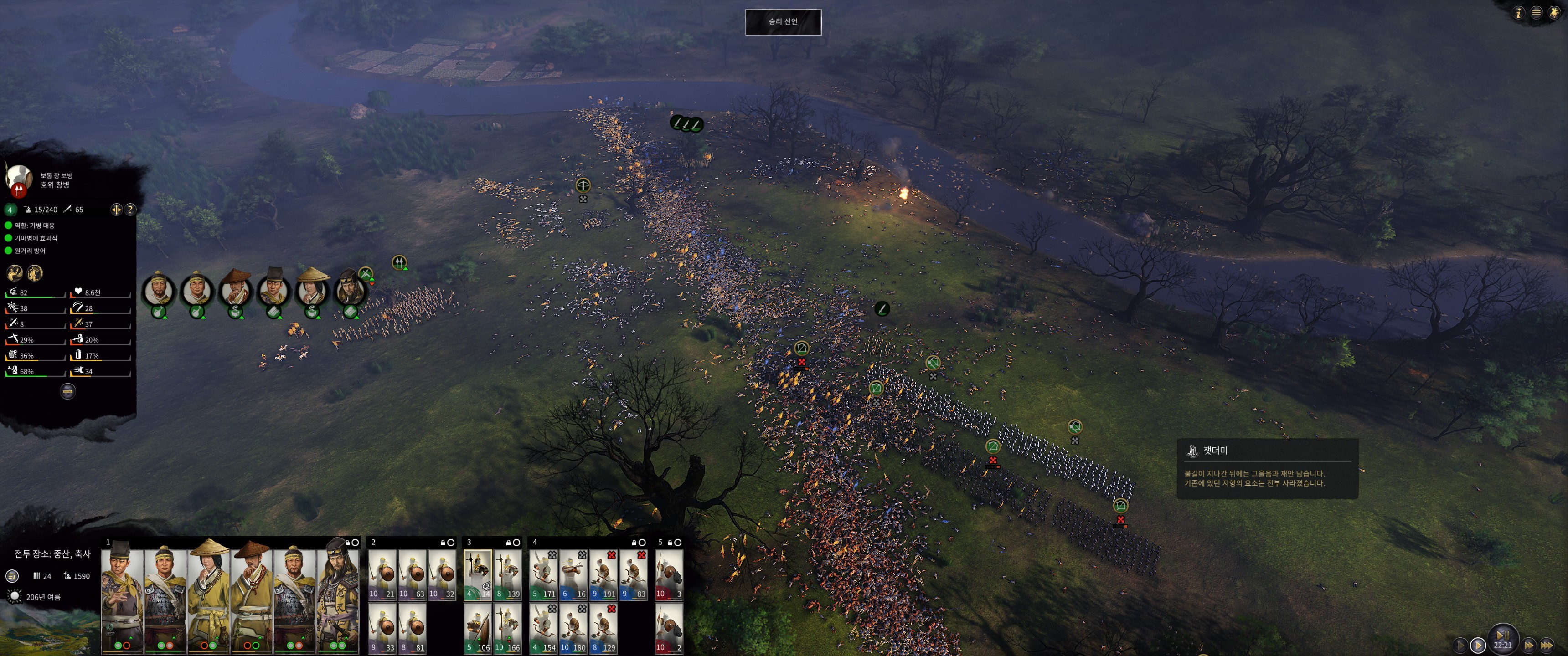Select the archer unit card with 171 men
This screenshot has width=1568, height=656.
tap(544, 575)
